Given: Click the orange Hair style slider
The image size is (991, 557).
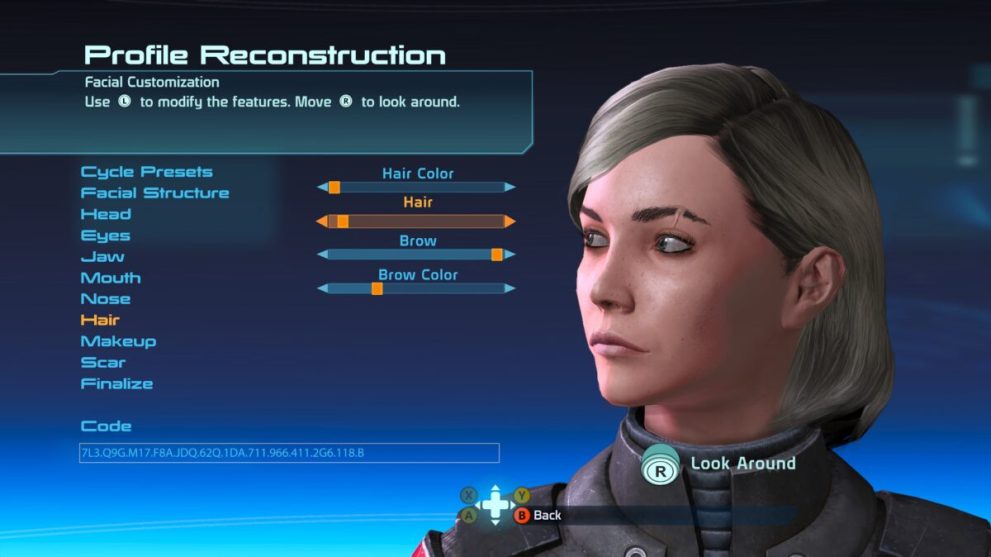Looking at the screenshot, I should (x=416, y=221).
